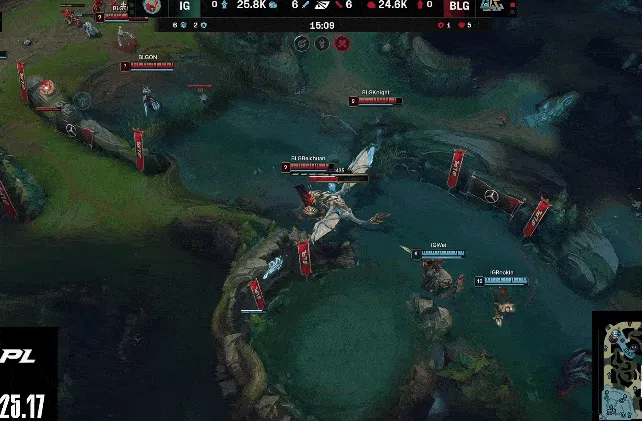Image resolution: width=642 pixels, height=421 pixels.
Task: Click the IG team logo
Action: coord(151,6)
